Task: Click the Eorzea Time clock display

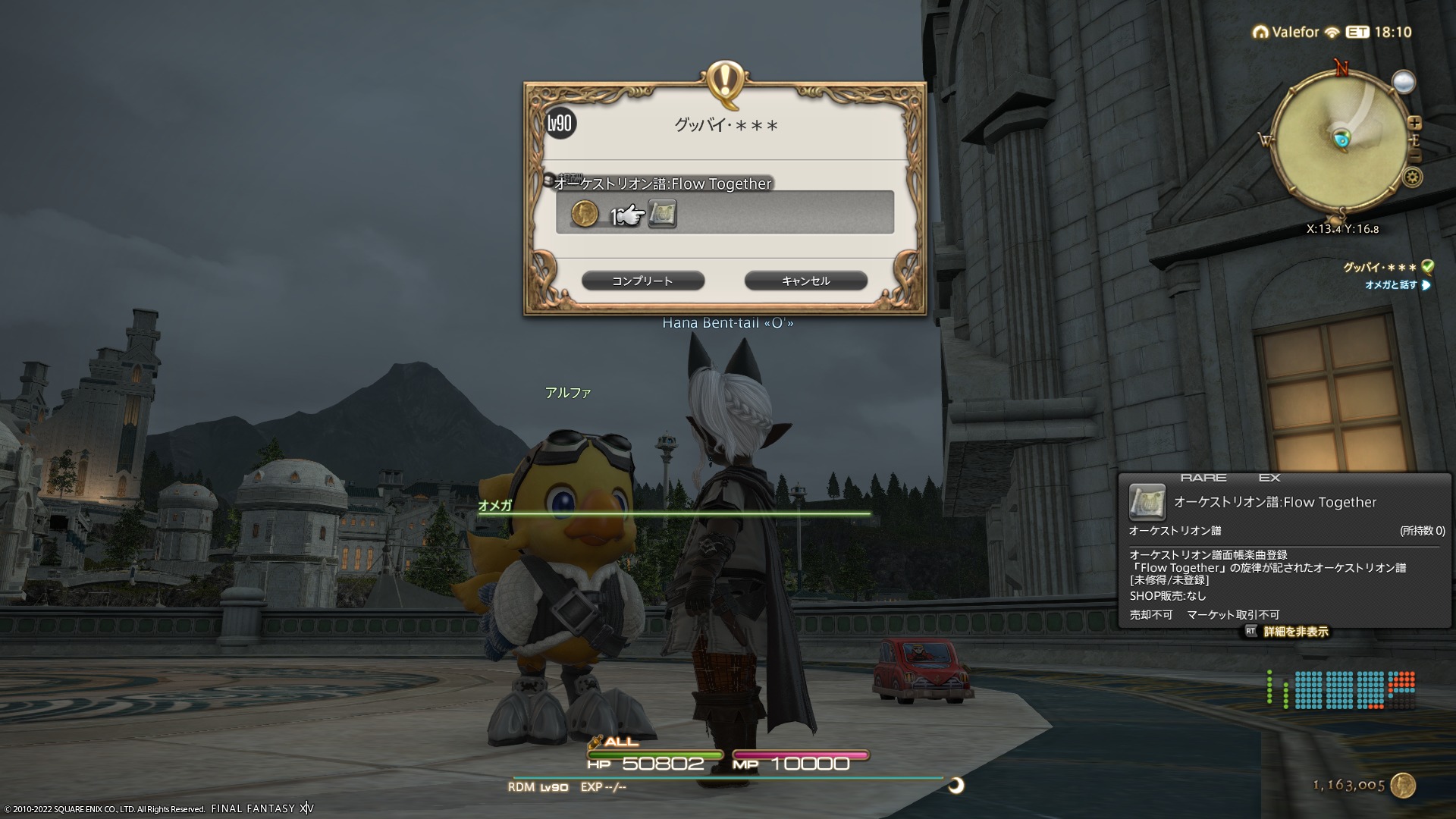Action: point(1379,33)
